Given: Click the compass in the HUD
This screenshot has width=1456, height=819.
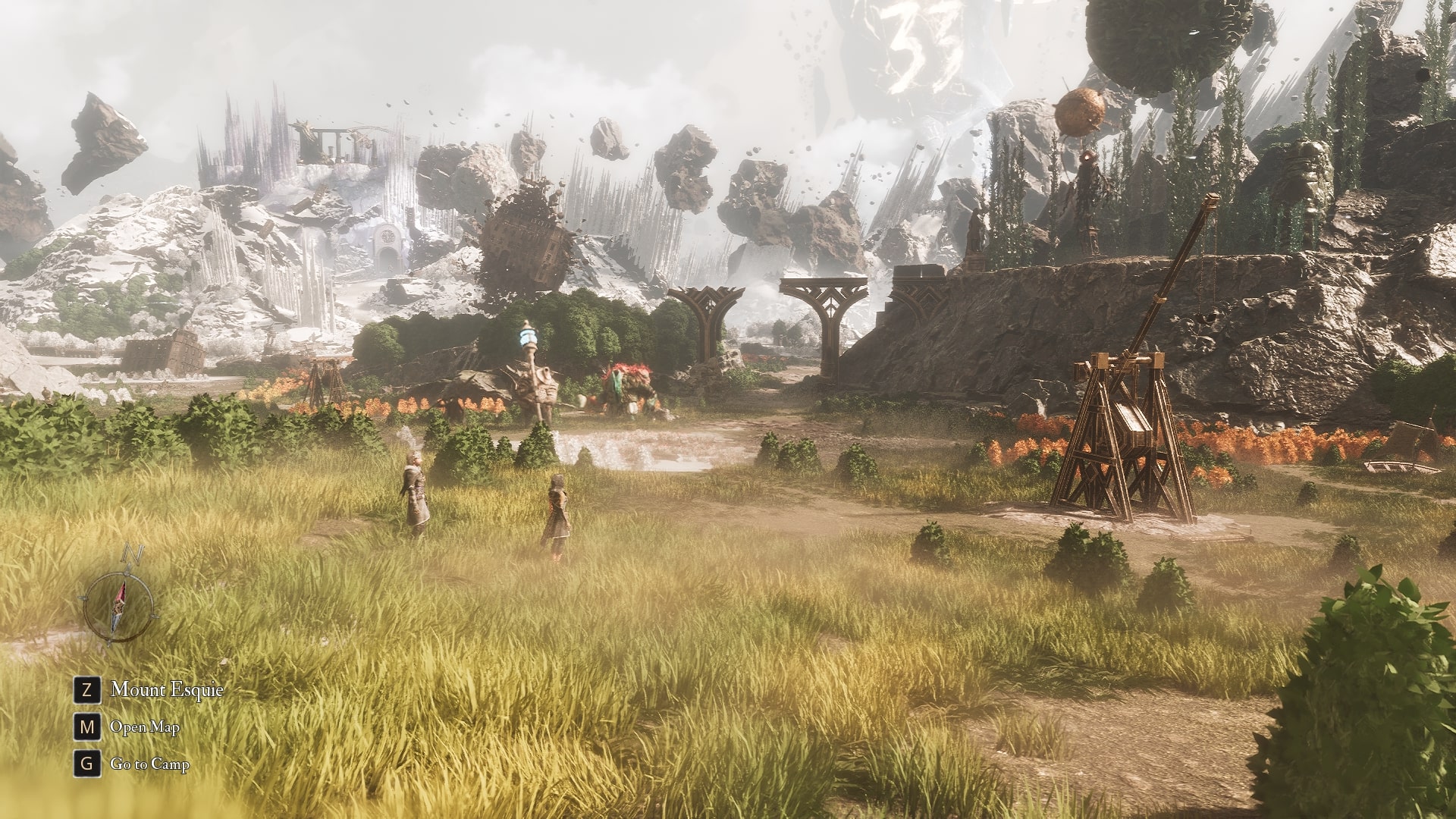Looking at the screenshot, I should 118,607.
